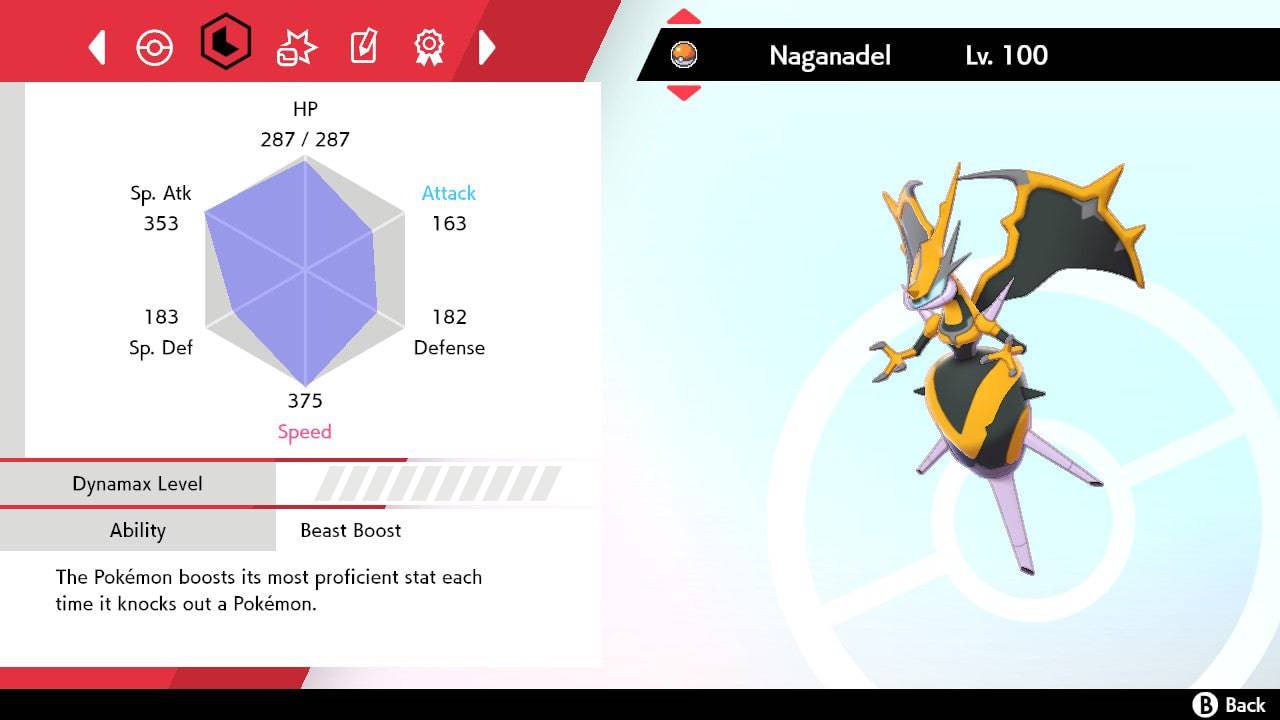Click the Poké Ball beside Naganadel's name
Screen dimensions: 1280x720
(684, 55)
